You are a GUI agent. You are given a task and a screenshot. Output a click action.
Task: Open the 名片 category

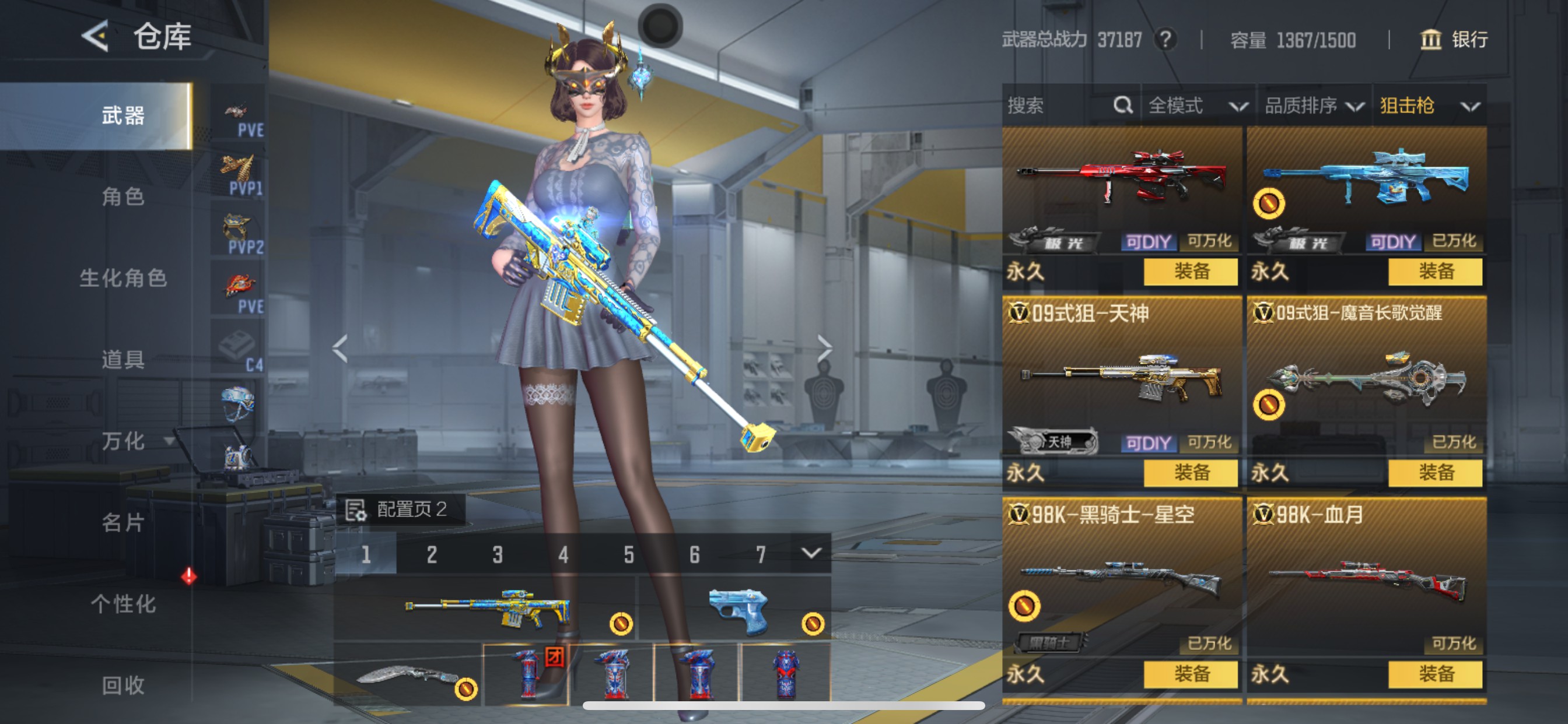[123, 523]
